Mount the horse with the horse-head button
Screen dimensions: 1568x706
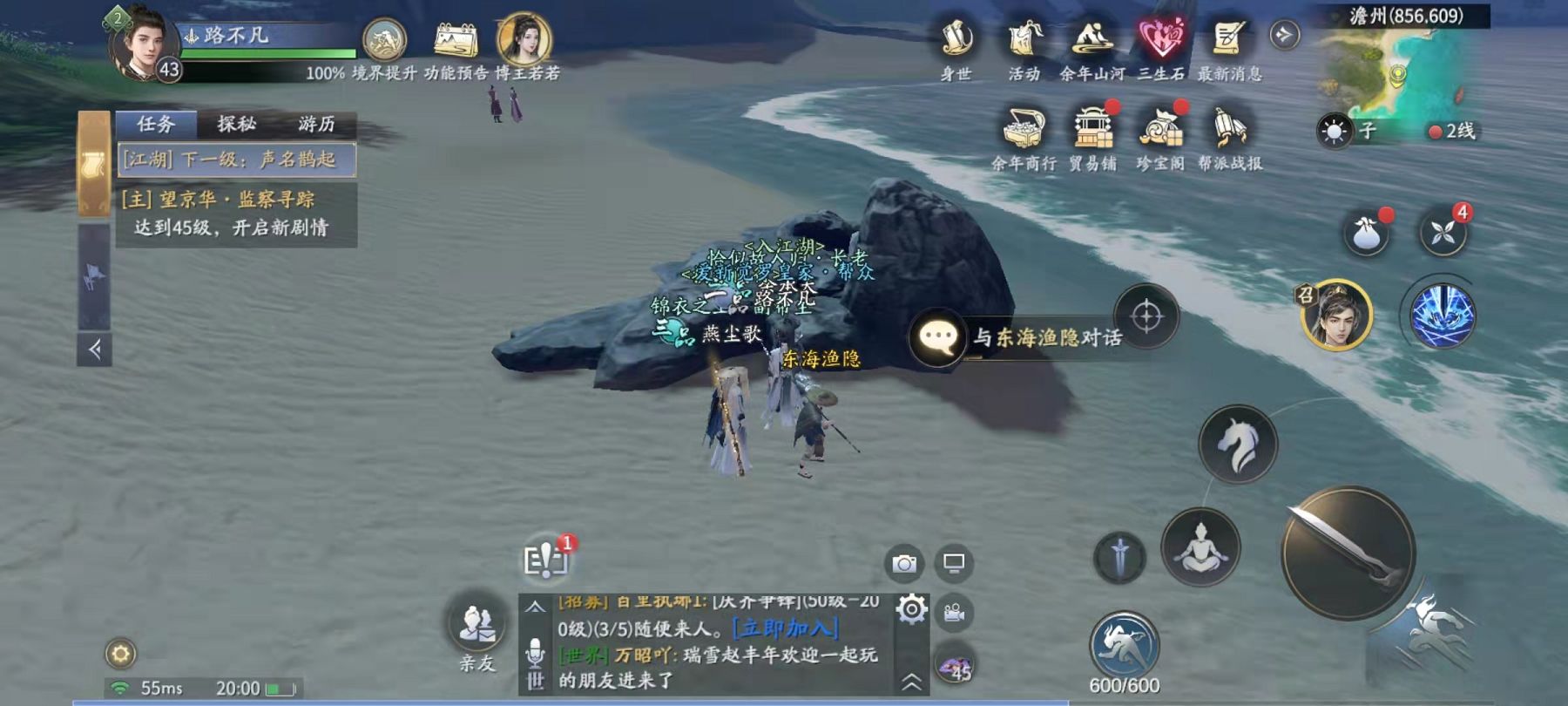1238,445
